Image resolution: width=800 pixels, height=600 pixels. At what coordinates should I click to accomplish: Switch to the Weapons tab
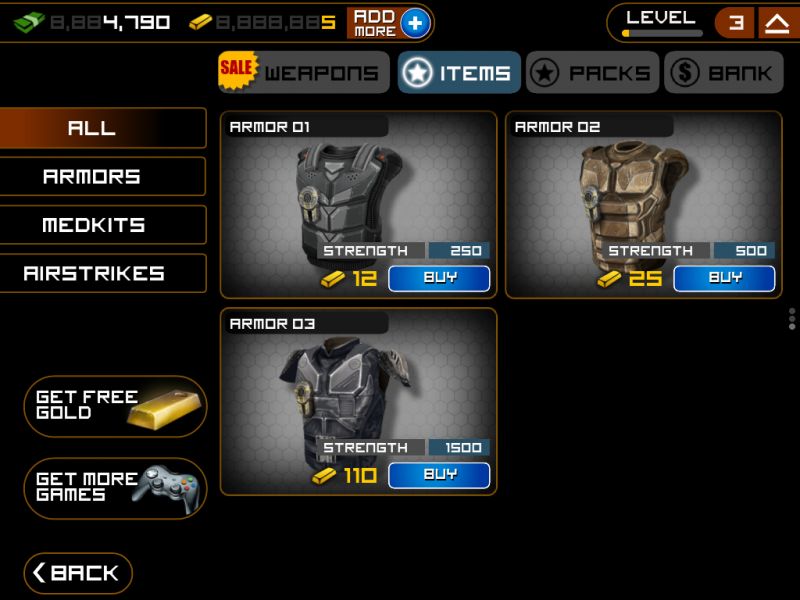(304, 73)
